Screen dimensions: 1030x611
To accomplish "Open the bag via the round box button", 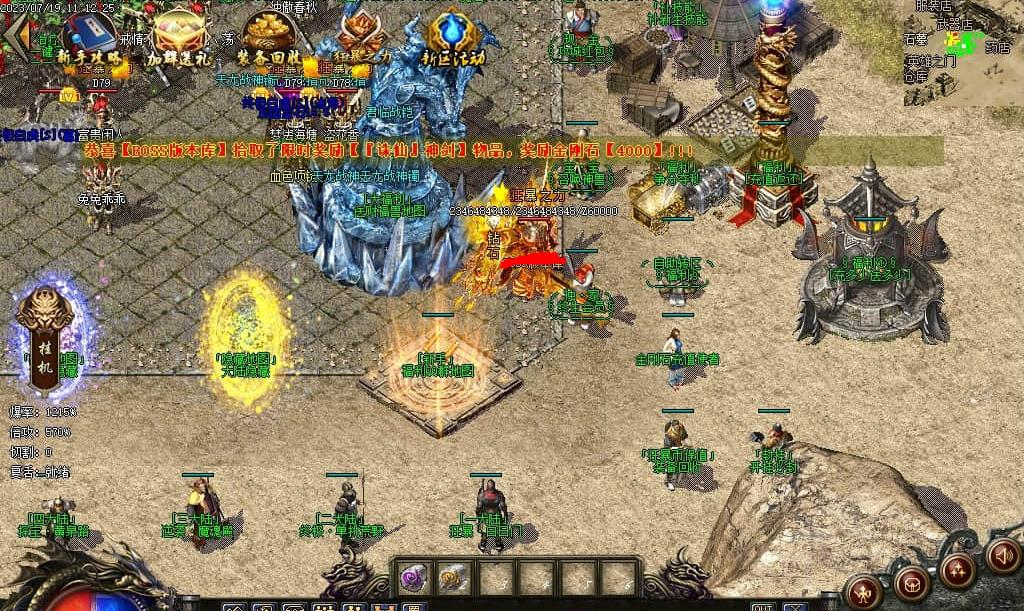I will point(912,581).
